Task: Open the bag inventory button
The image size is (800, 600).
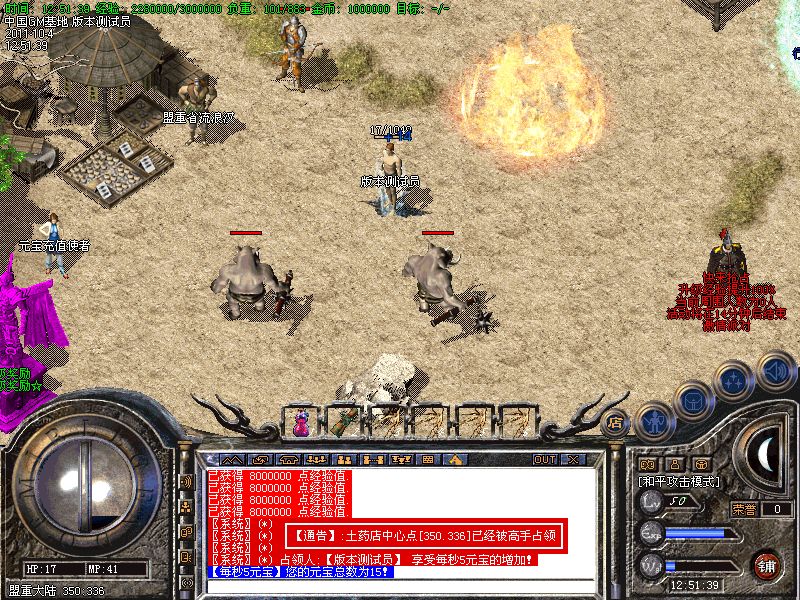Action: pos(693,401)
